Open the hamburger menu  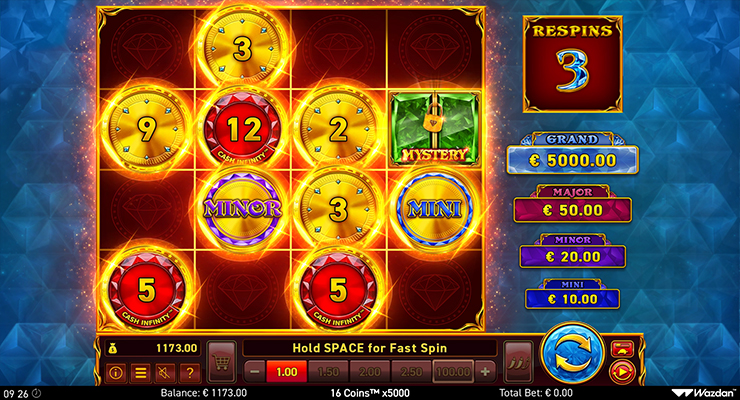140,373
